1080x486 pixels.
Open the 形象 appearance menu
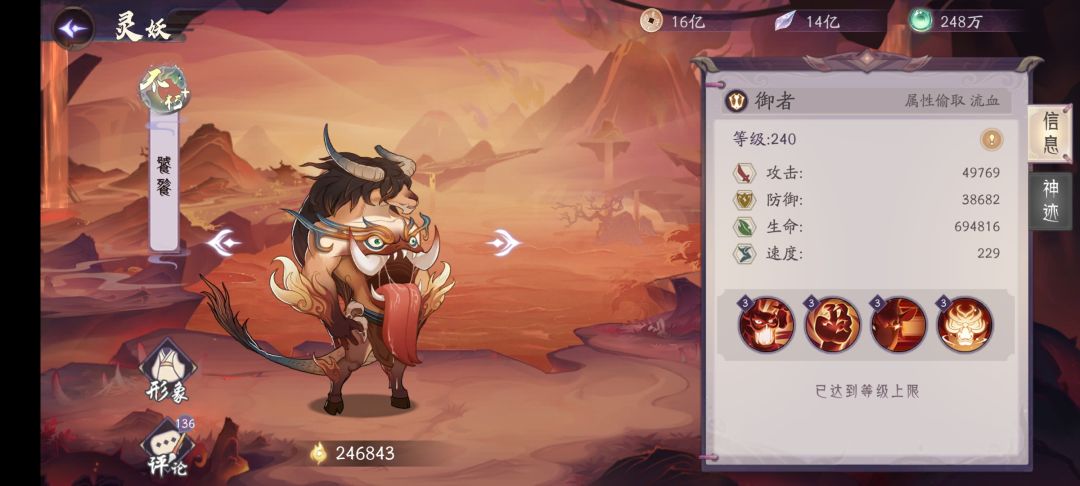click(166, 370)
